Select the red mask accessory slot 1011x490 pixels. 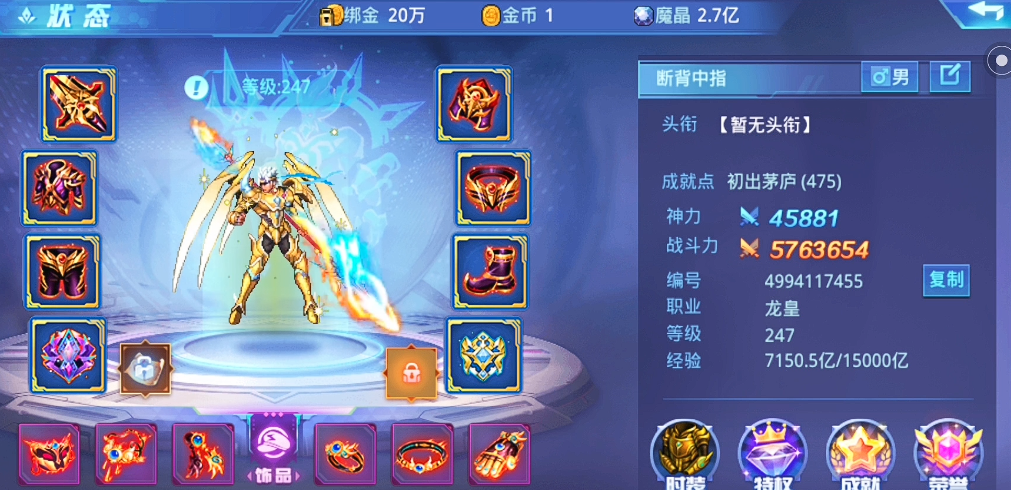[48, 455]
